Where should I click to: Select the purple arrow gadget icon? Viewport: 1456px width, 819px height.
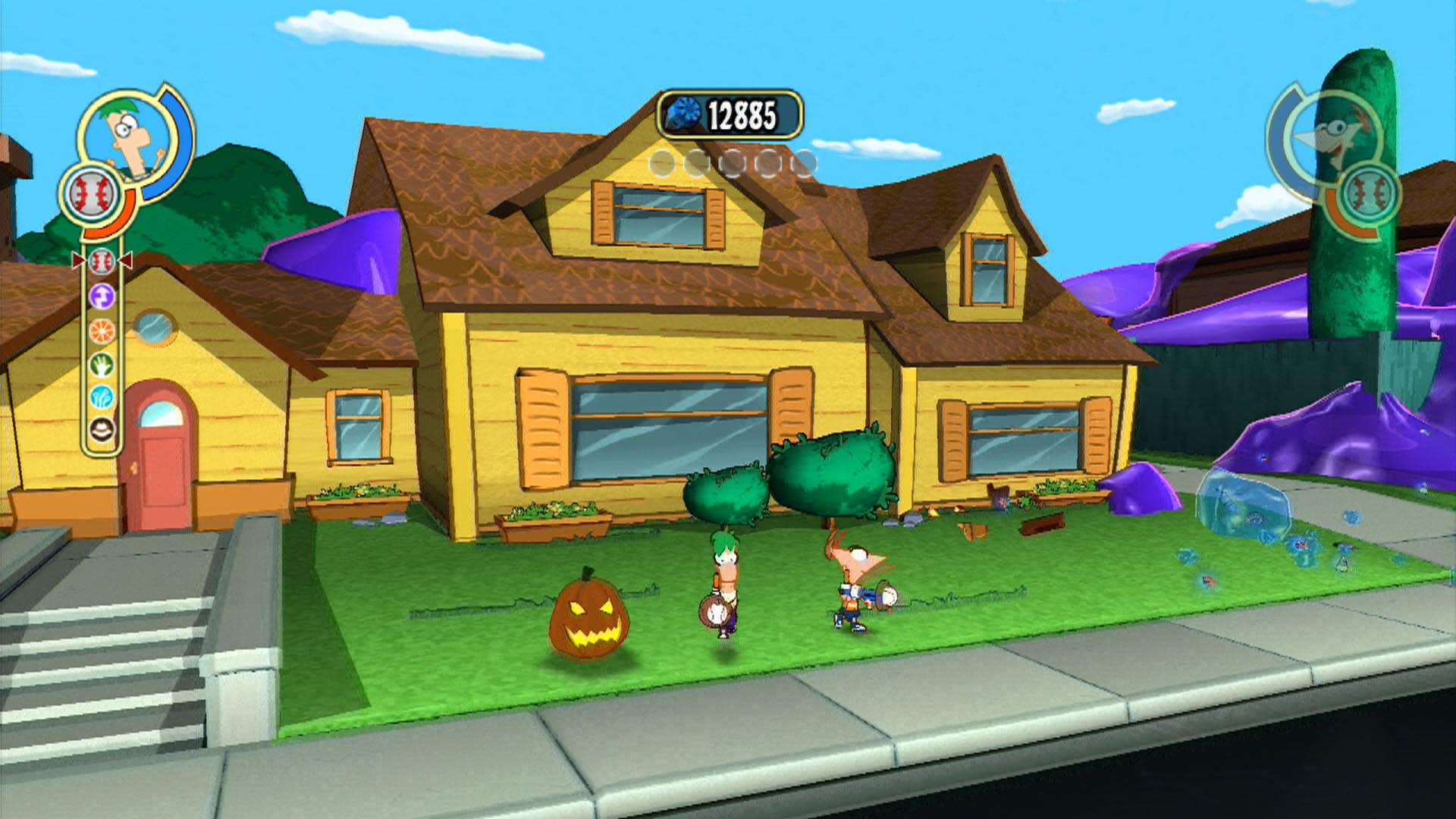coord(101,297)
